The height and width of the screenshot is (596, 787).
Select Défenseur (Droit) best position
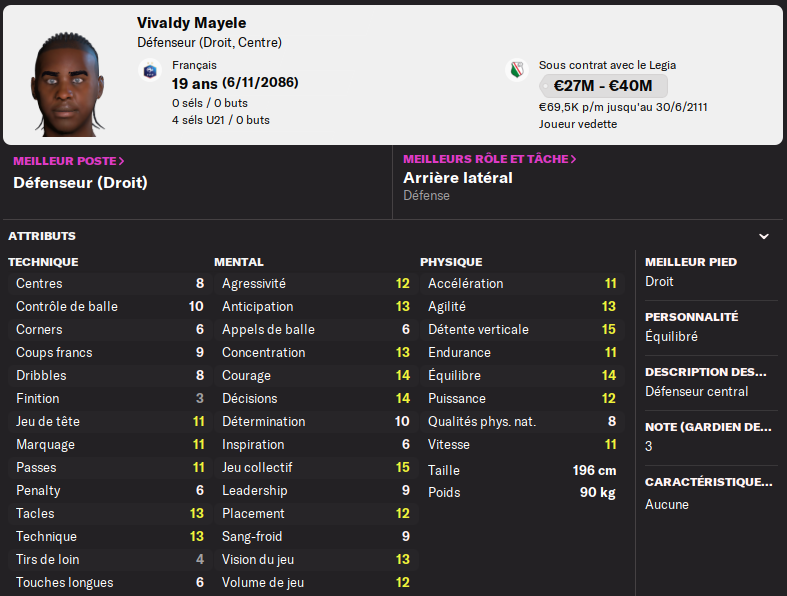[x=80, y=183]
